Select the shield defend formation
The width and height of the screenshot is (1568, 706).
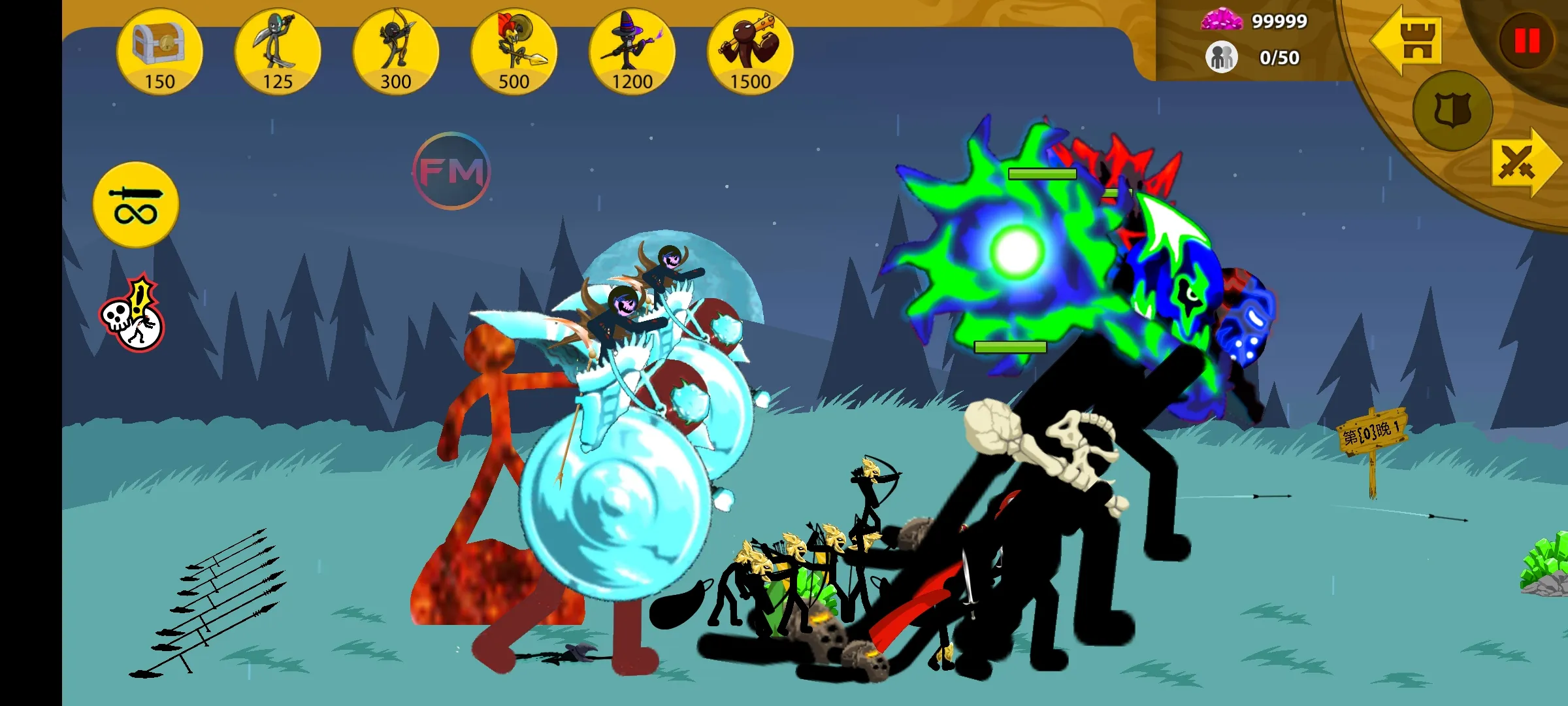[1452, 110]
